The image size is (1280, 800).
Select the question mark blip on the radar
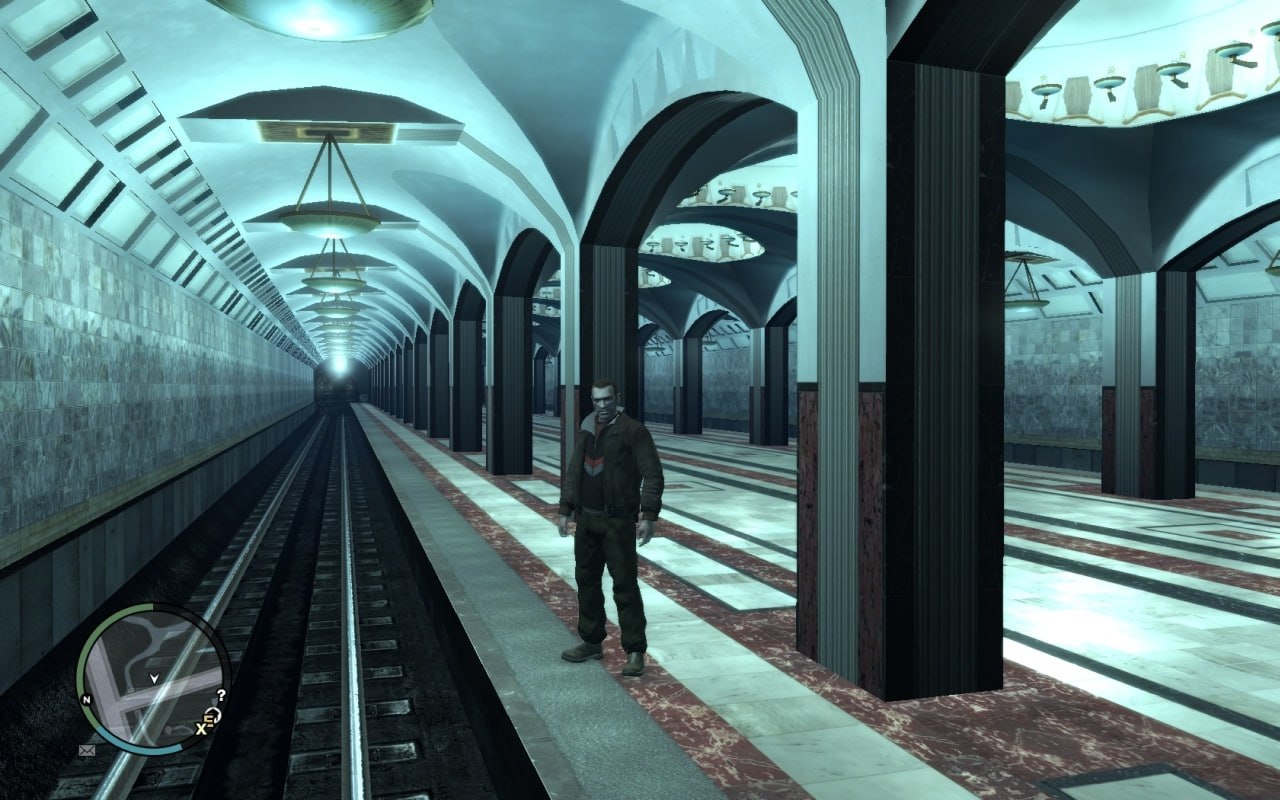[221, 694]
